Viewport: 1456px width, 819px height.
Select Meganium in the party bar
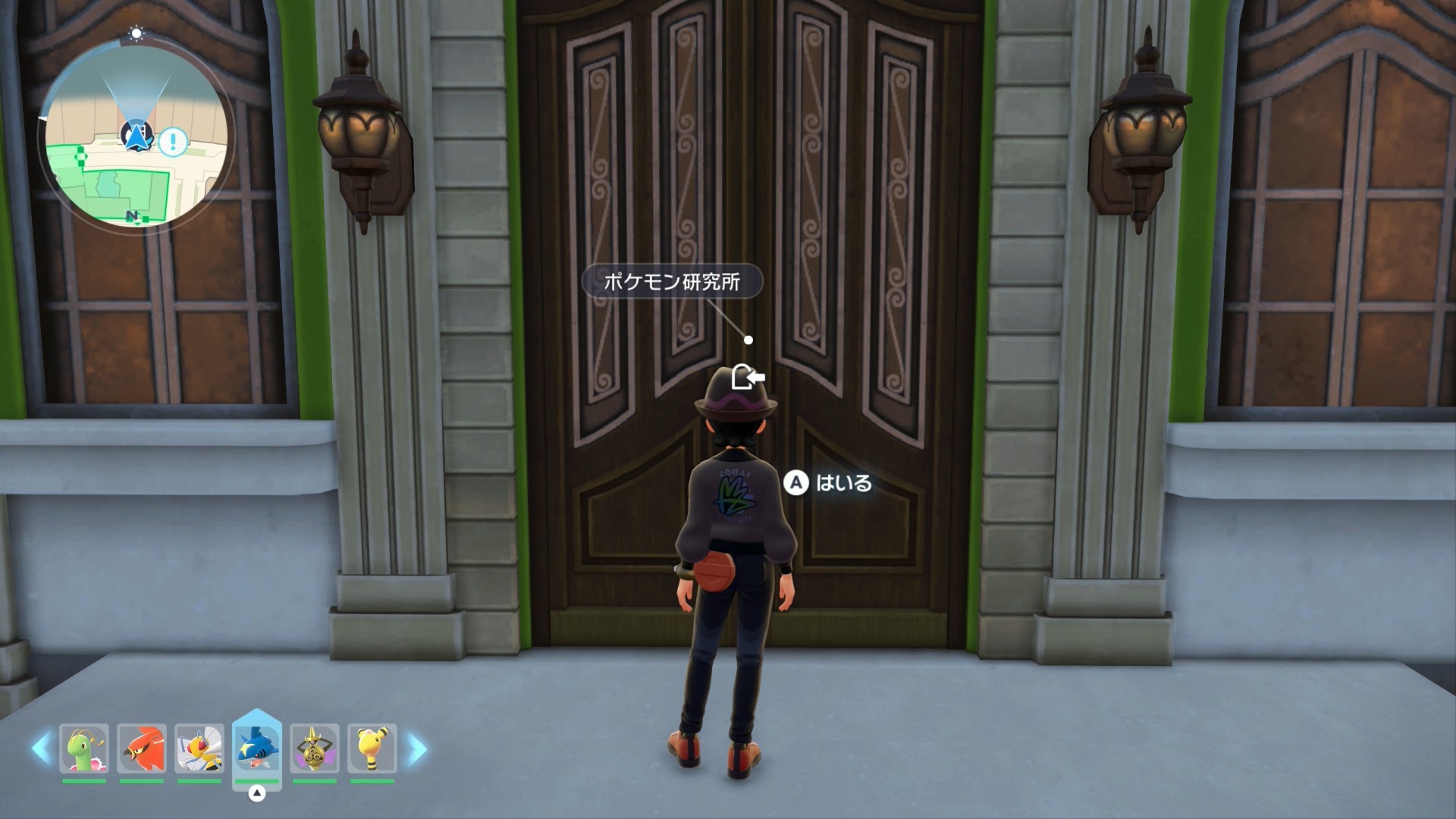[x=84, y=748]
